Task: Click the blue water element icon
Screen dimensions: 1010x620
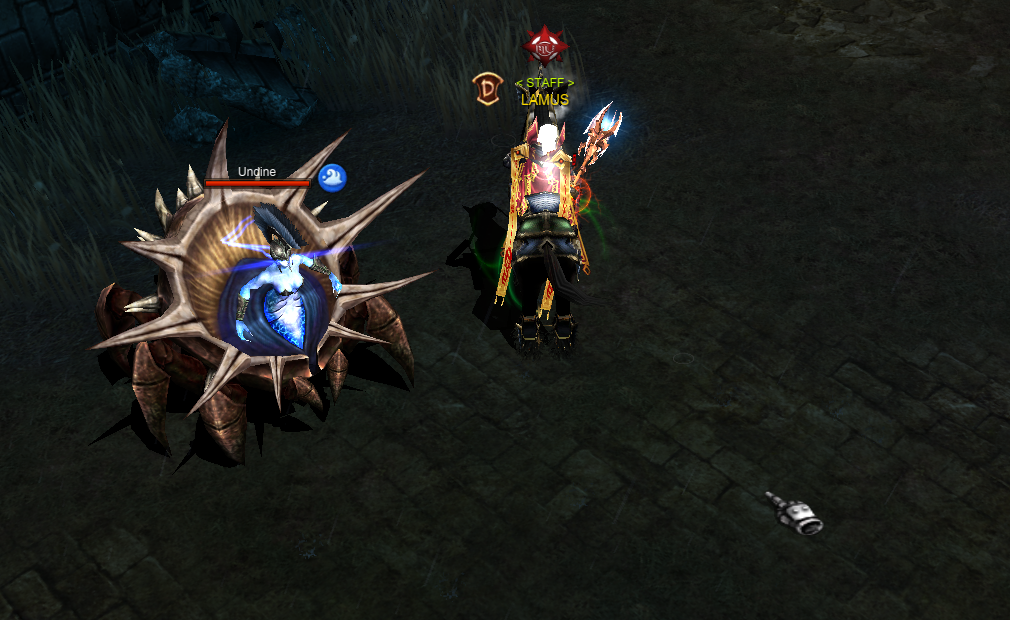Action: (332, 178)
